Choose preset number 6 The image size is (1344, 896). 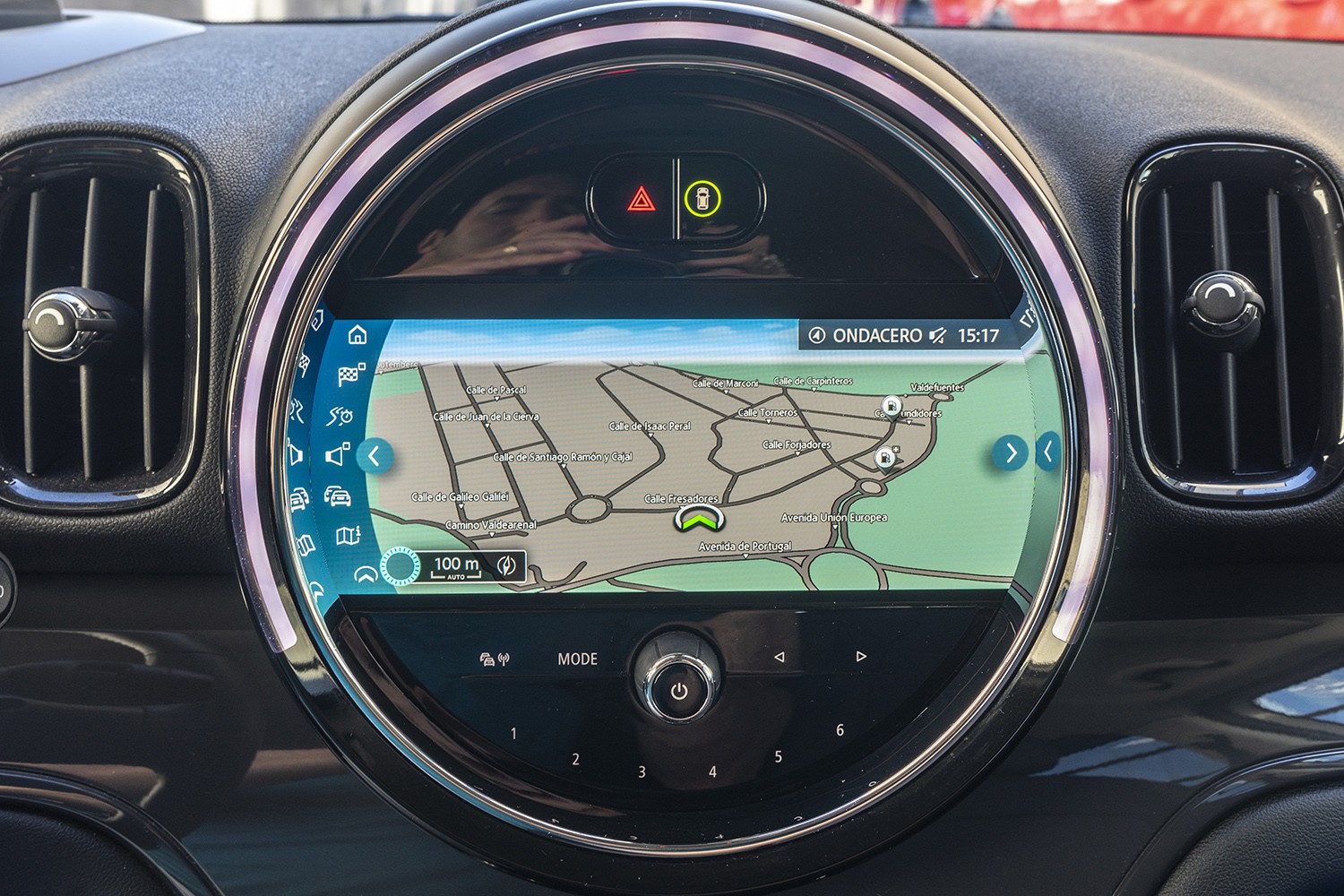pyautogui.click(x=840, y=730)
